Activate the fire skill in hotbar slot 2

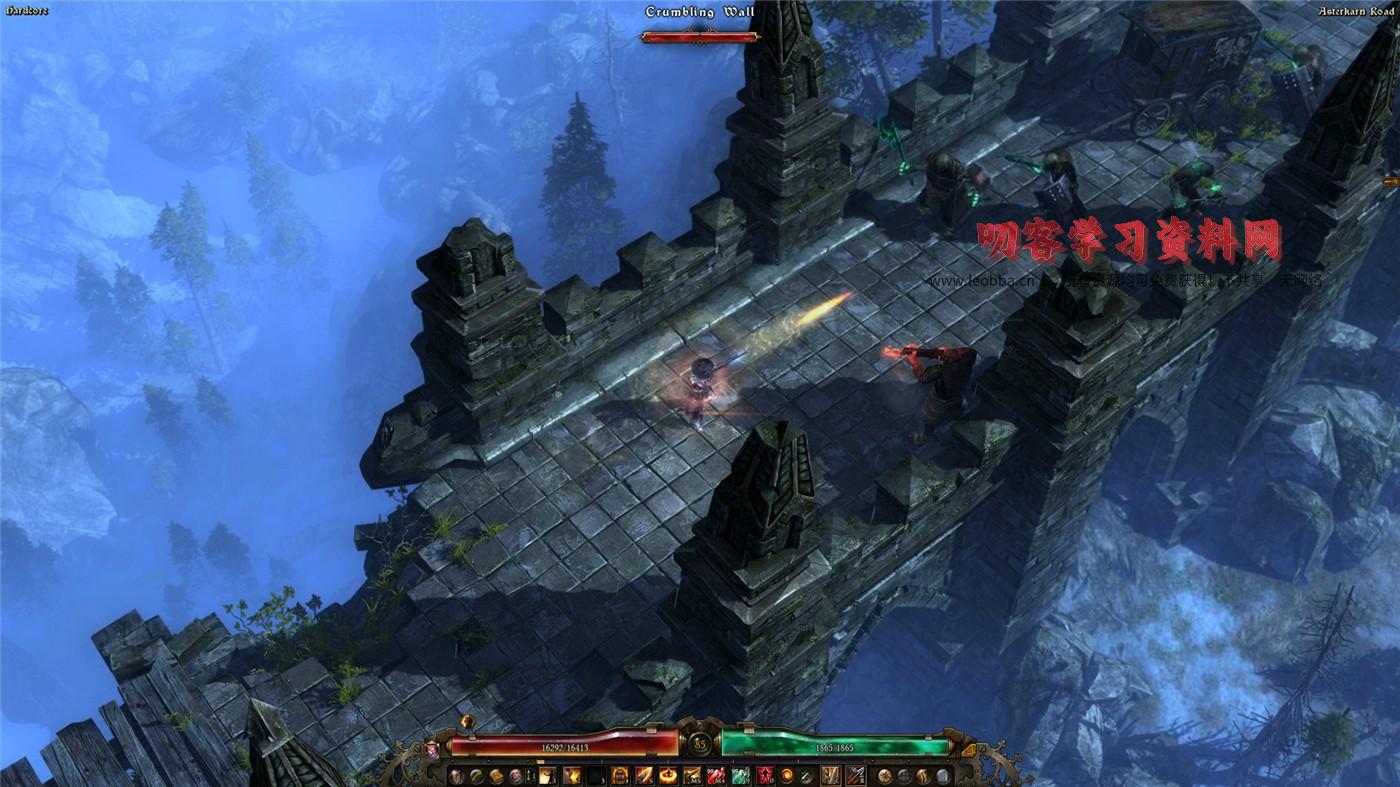pyautogui.click(x=572, y=777)
